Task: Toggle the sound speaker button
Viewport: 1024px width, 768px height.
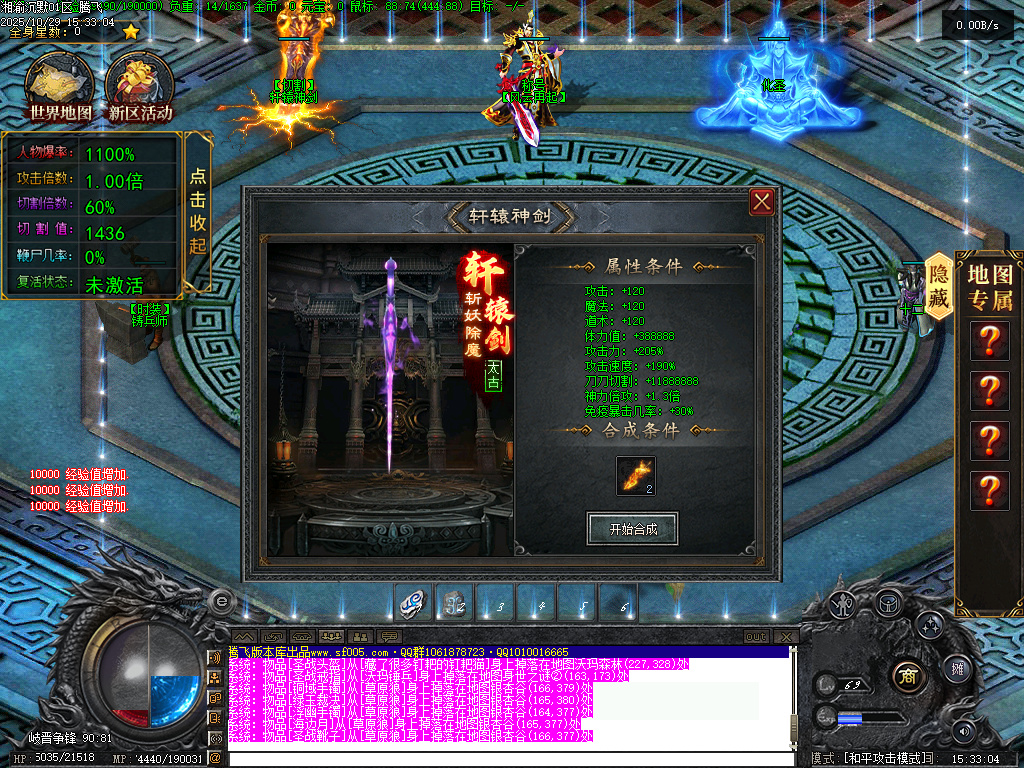Action: pos(965,730)
